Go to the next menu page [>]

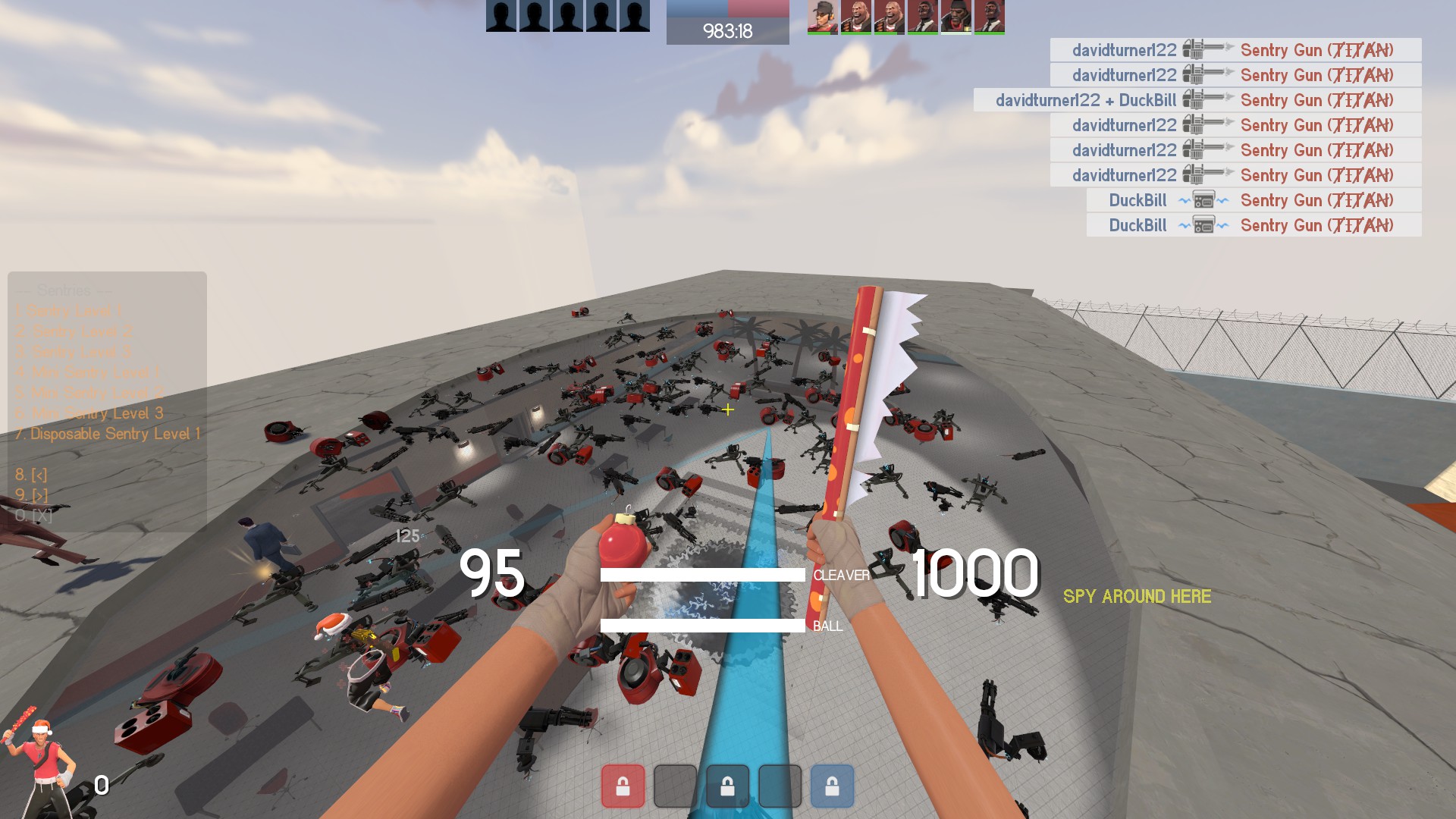click(31, 495)
